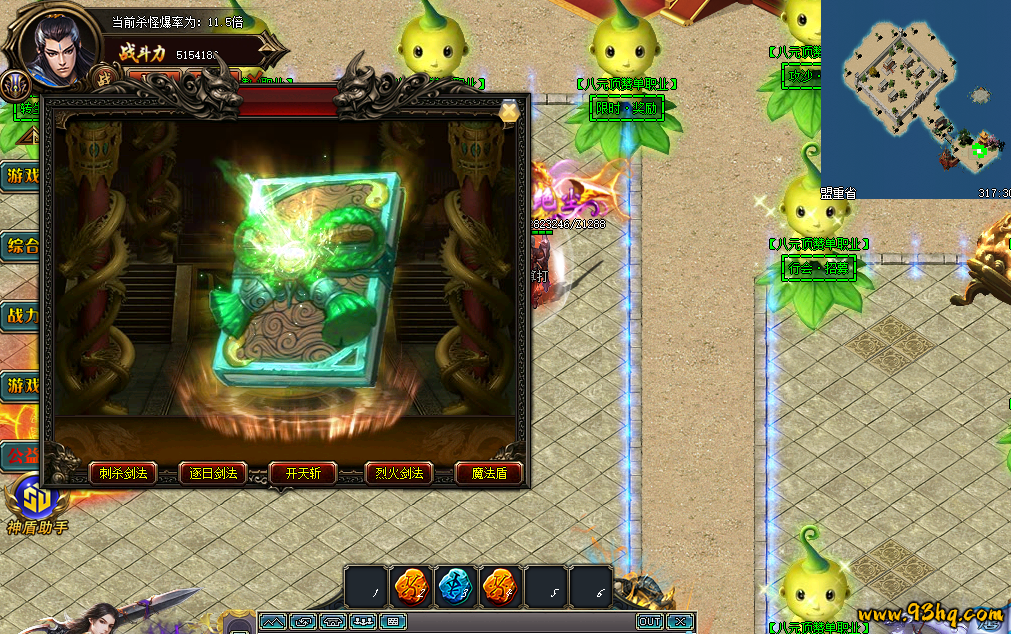Image resolution: width=1011 pixels, height=634 pixels.
Task: Choose the 逐日剑法 skill button
Action: [x=213, y=473]
